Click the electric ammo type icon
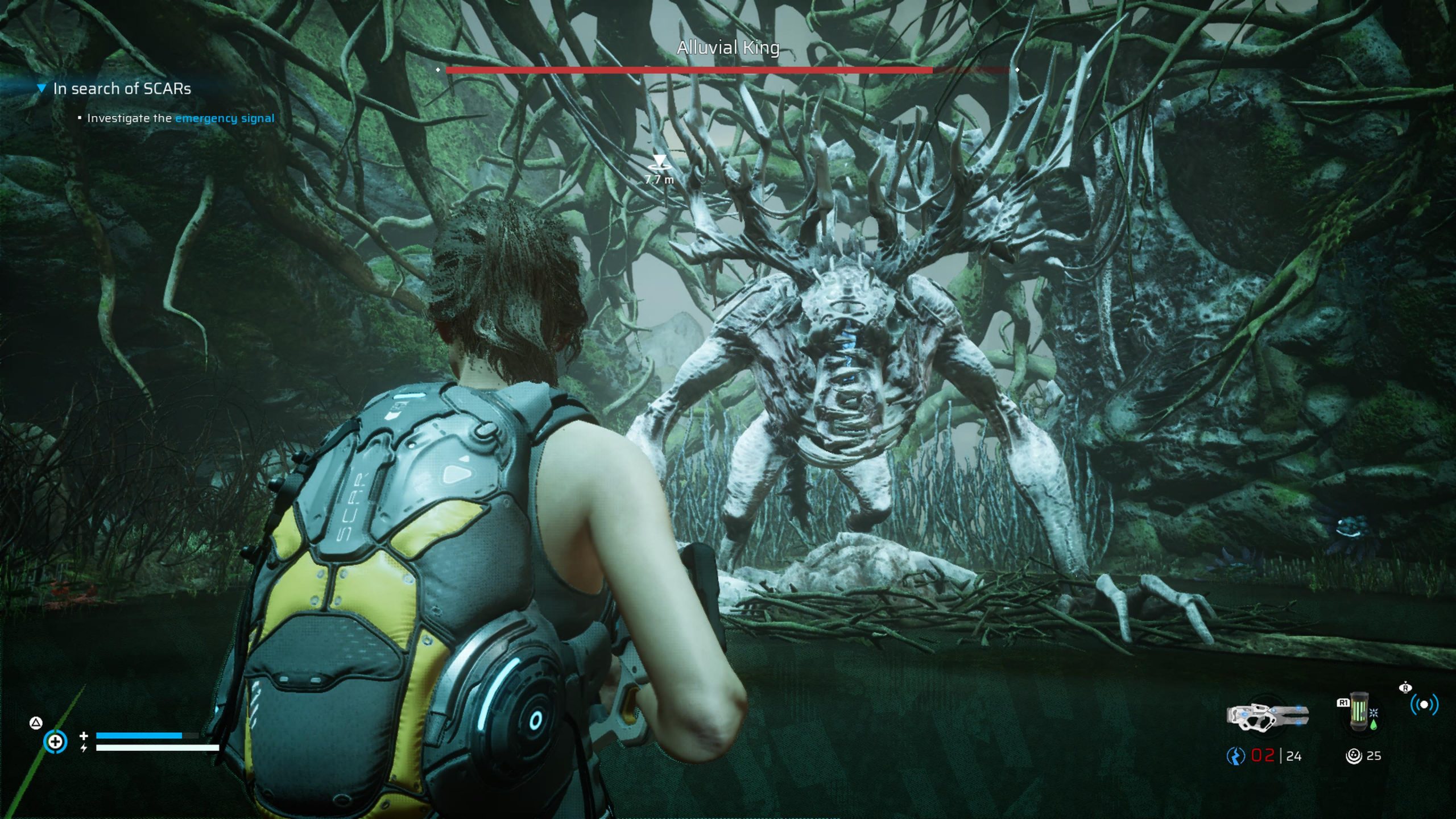Viewport: 1456px width, 819px height. coord(1235,756)
